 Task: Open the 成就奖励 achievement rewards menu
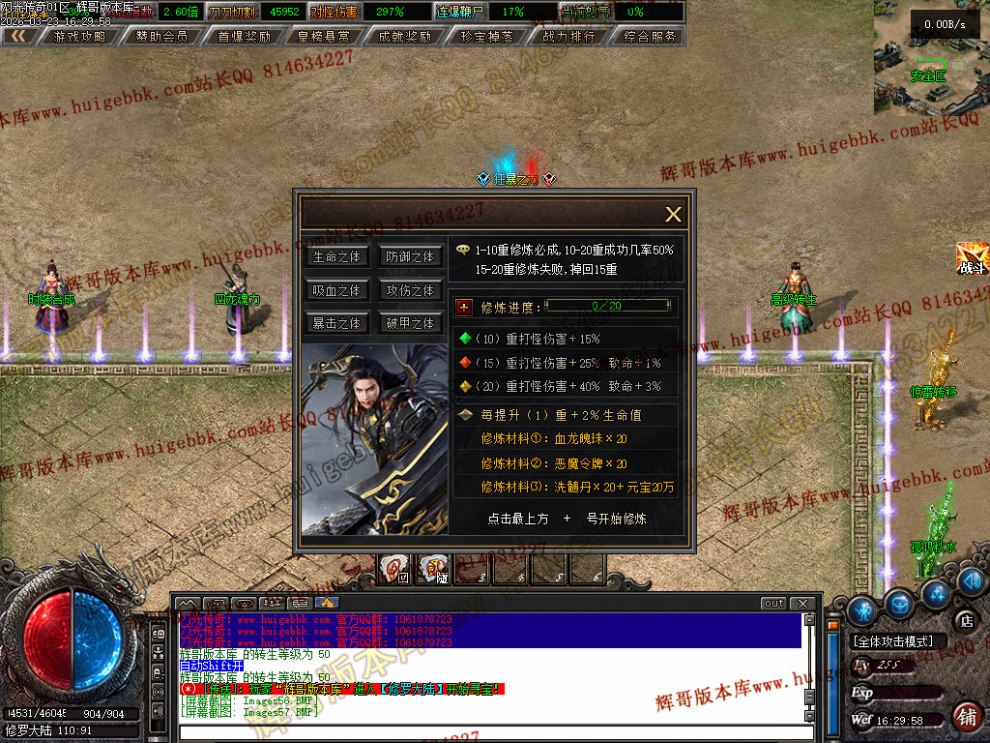[x=405, y=36]
